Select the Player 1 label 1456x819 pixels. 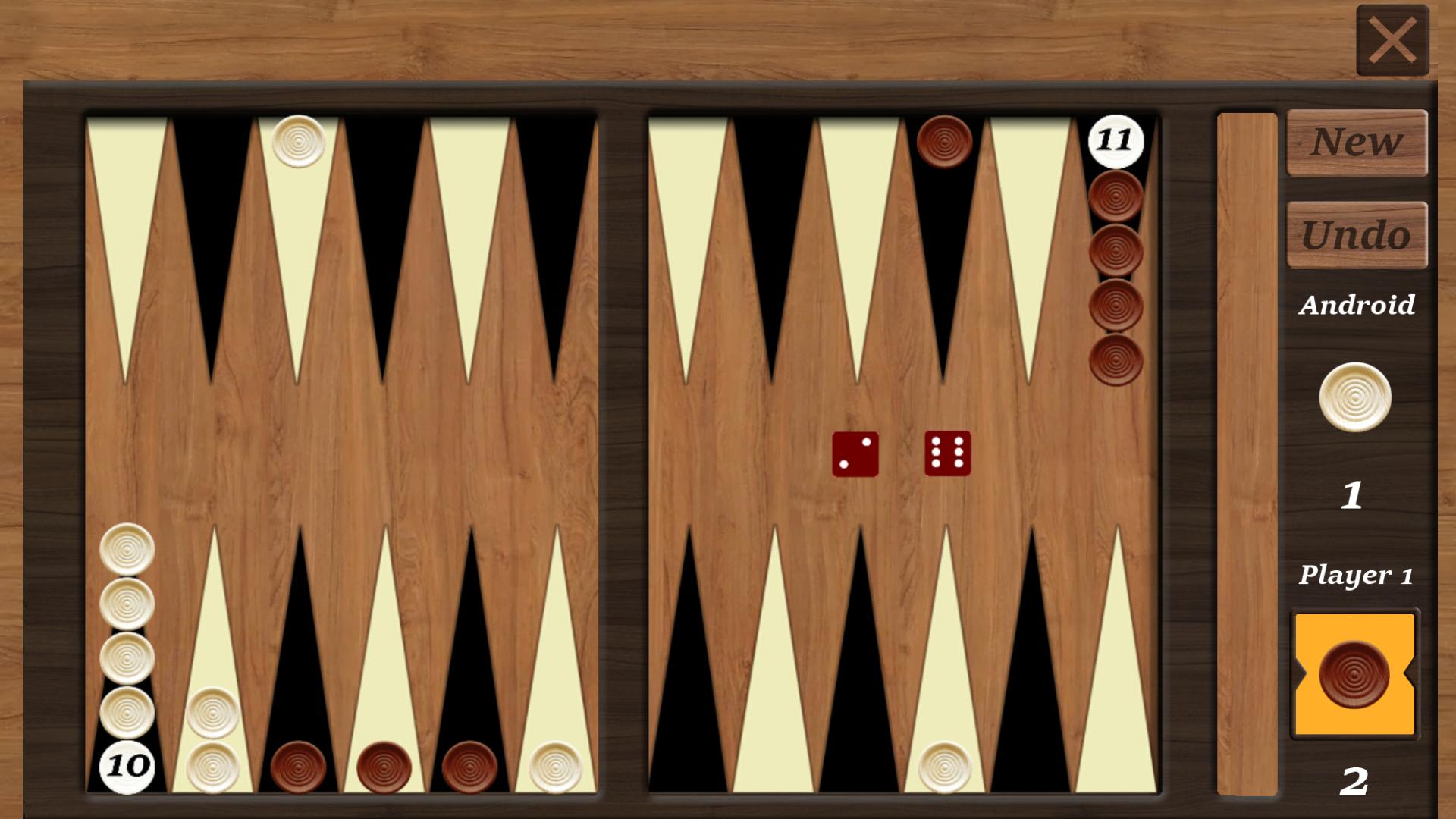point(1357,575)
